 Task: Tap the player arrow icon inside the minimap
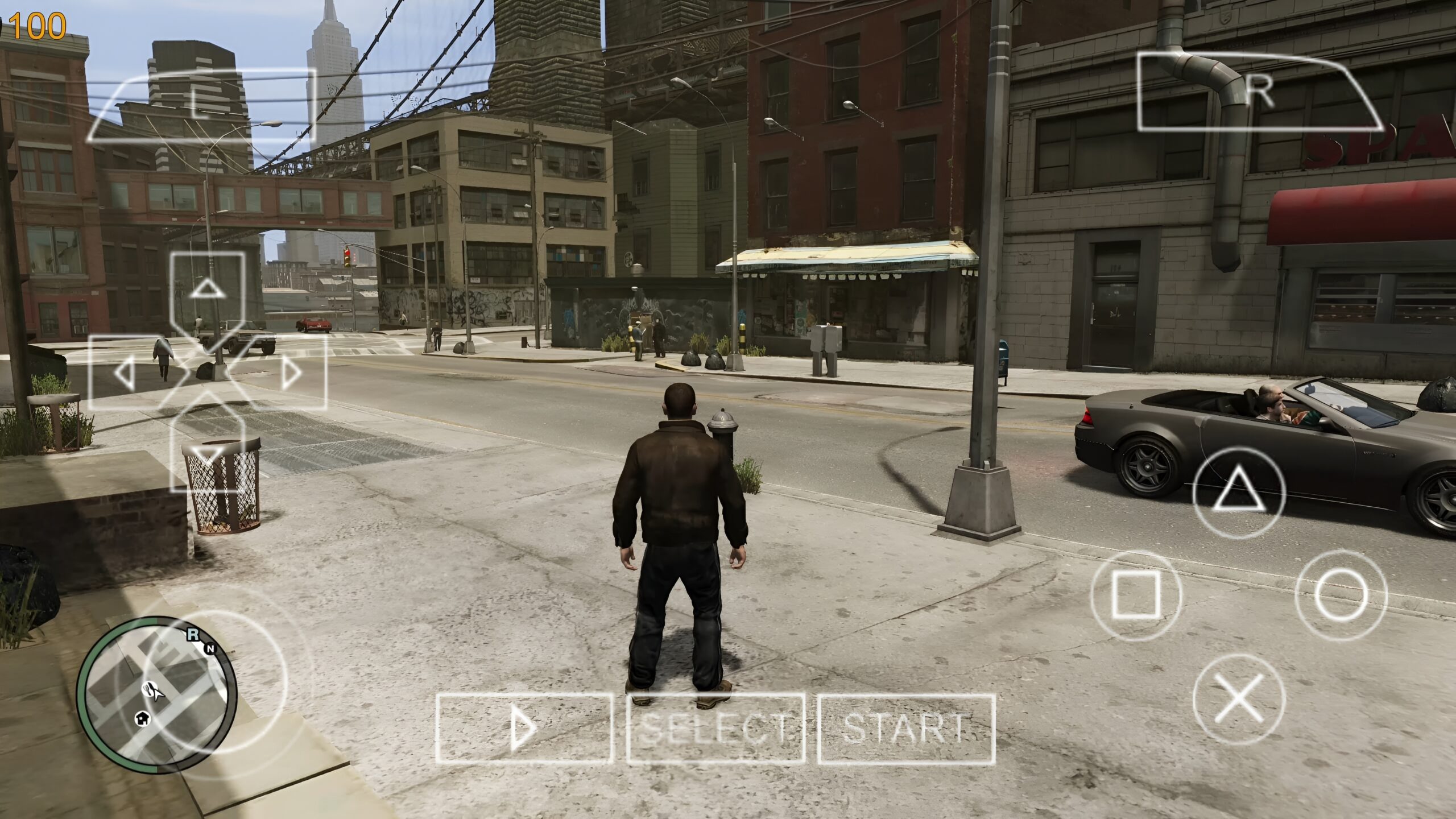click(158, 695)
